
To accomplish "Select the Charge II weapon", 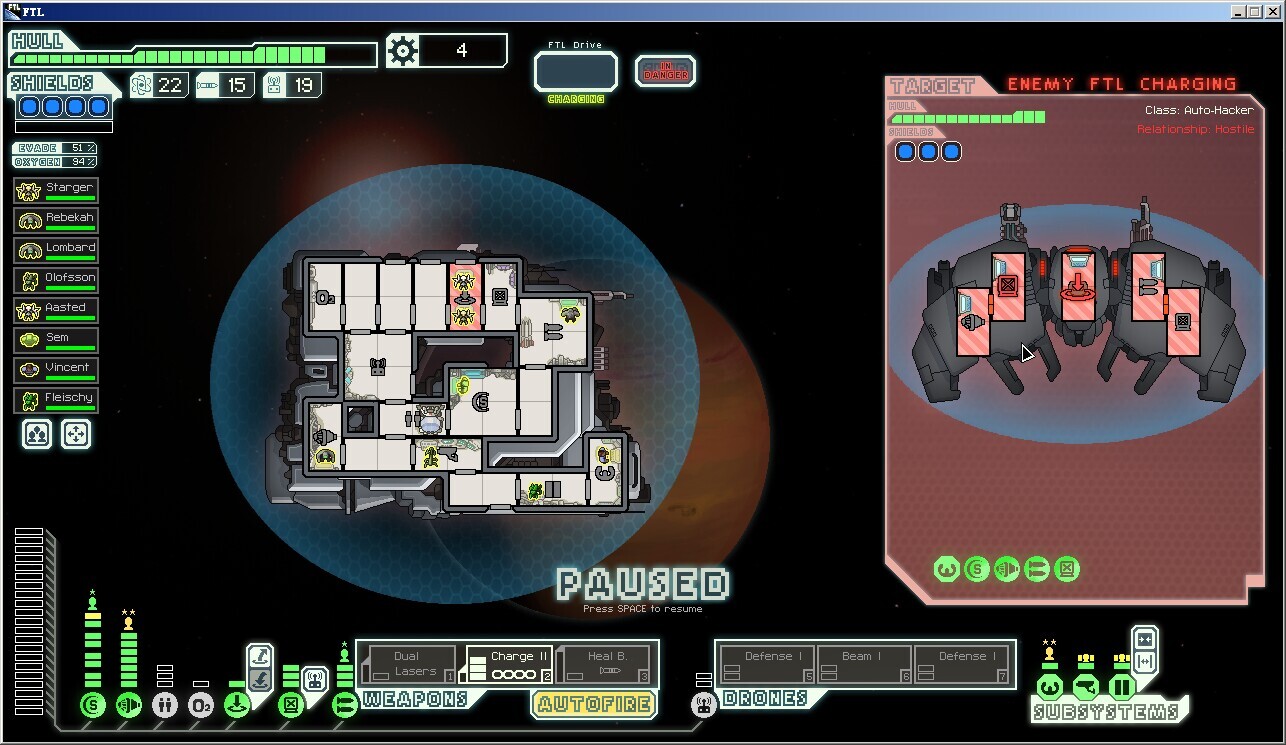I will point(510,664).
